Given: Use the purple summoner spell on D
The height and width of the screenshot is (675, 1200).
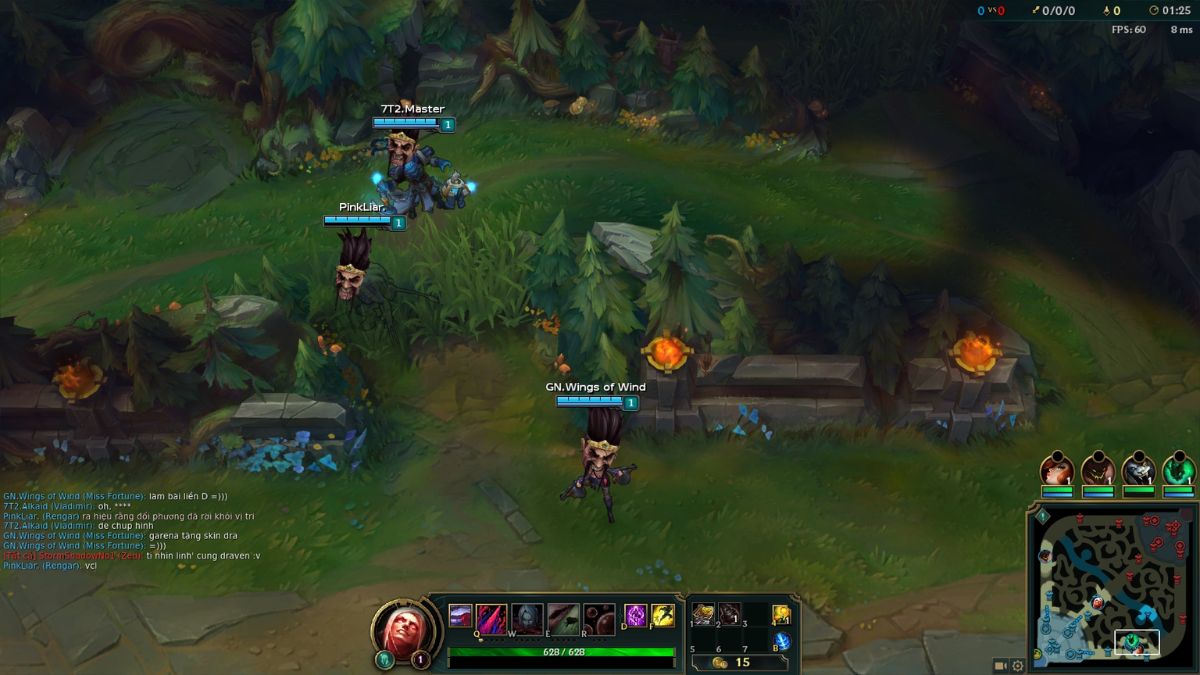Looking at the screenshot, I should pyautogui.click(x=636, y=616).
